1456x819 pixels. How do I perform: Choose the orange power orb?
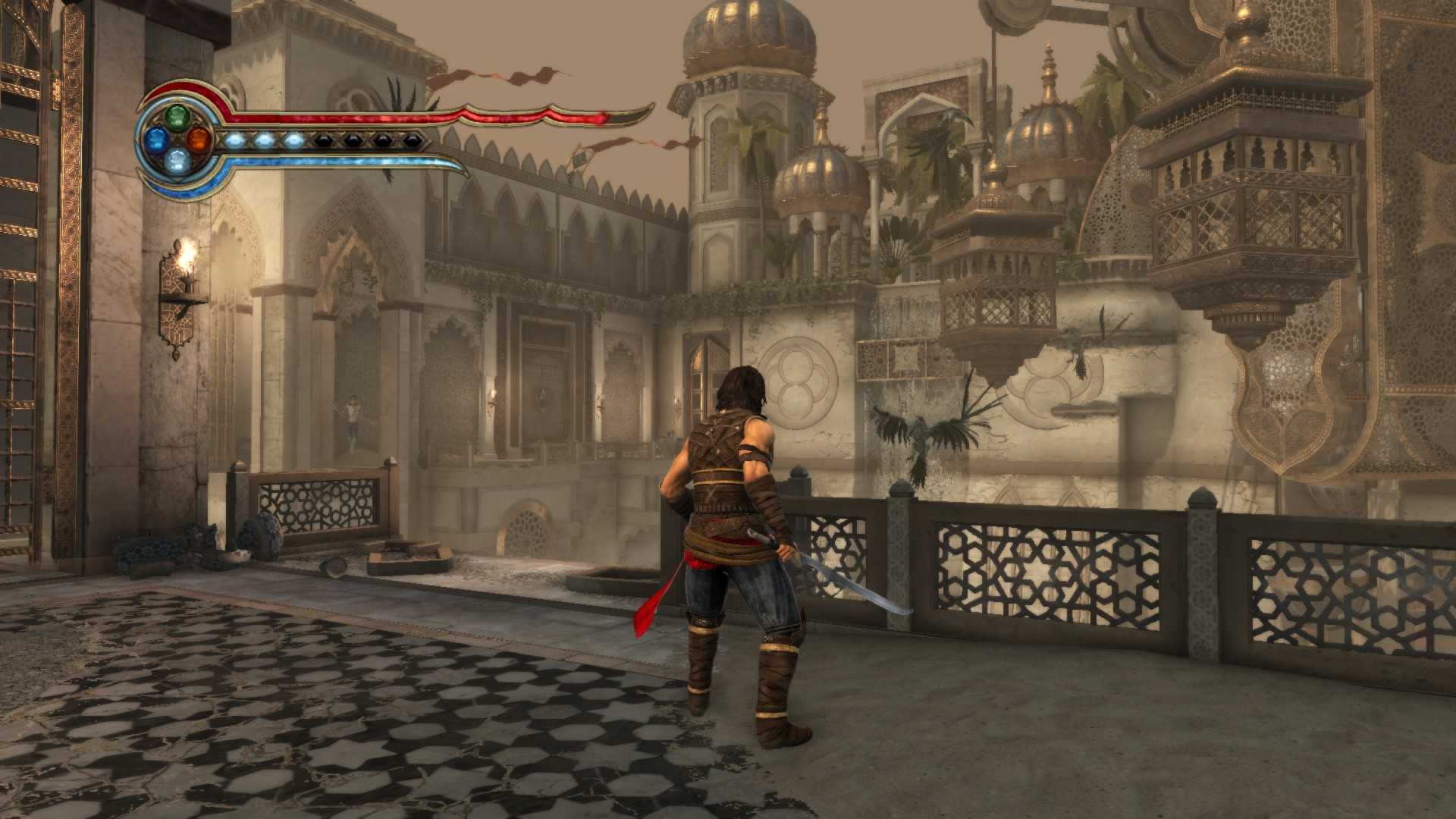click(x=199, y=139)
